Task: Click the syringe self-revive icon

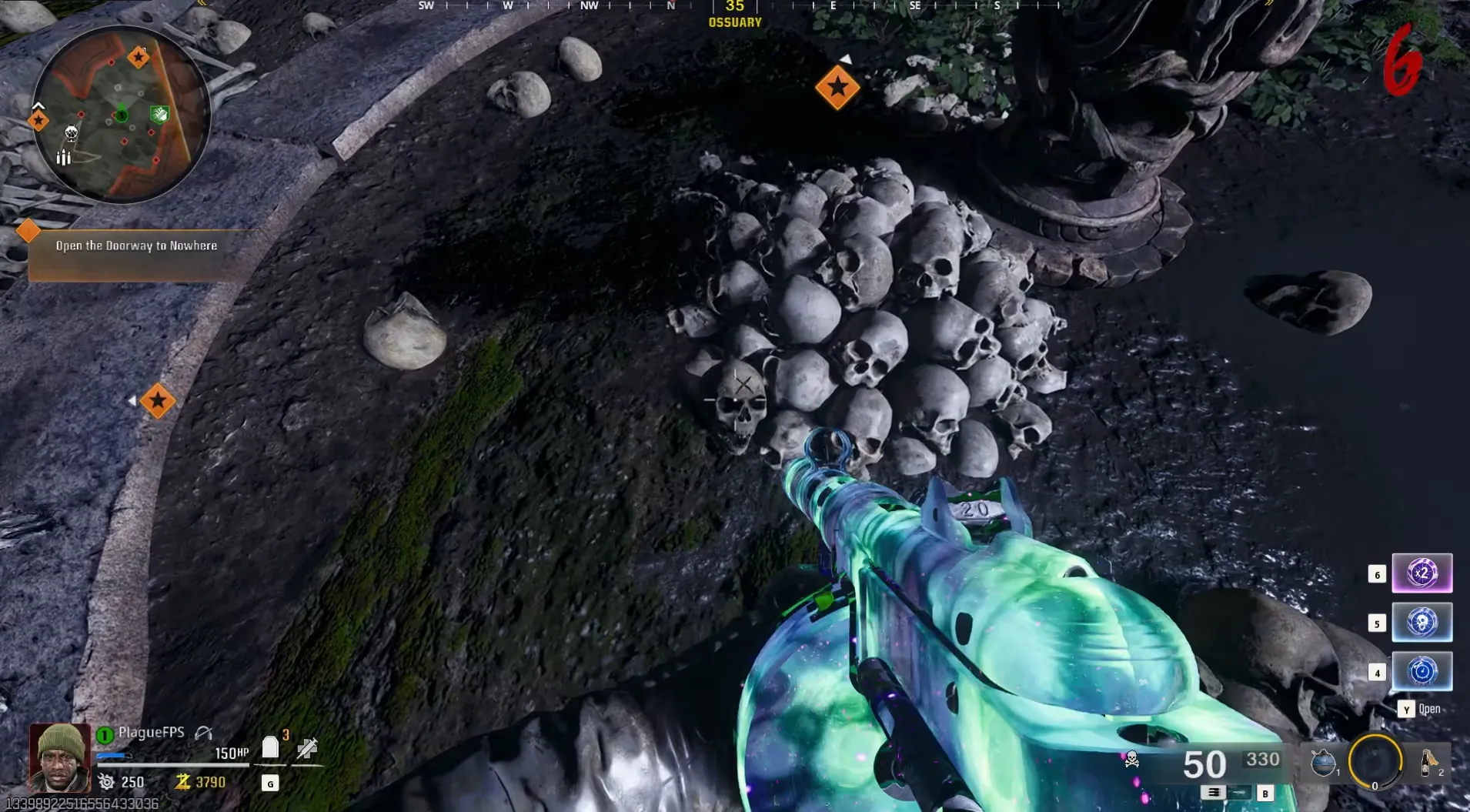Action: point(307,747)
